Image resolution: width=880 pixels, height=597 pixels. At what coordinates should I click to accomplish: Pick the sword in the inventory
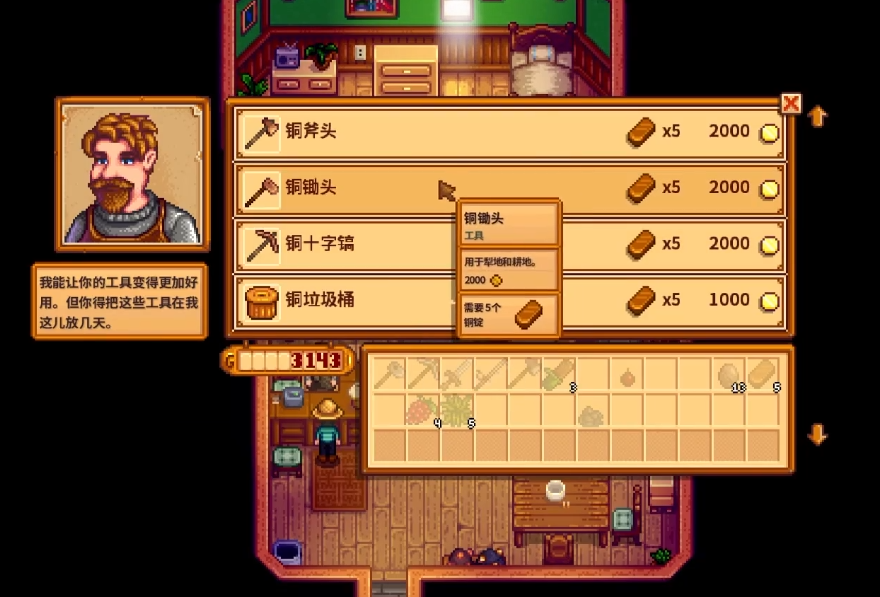pos(457,374)
